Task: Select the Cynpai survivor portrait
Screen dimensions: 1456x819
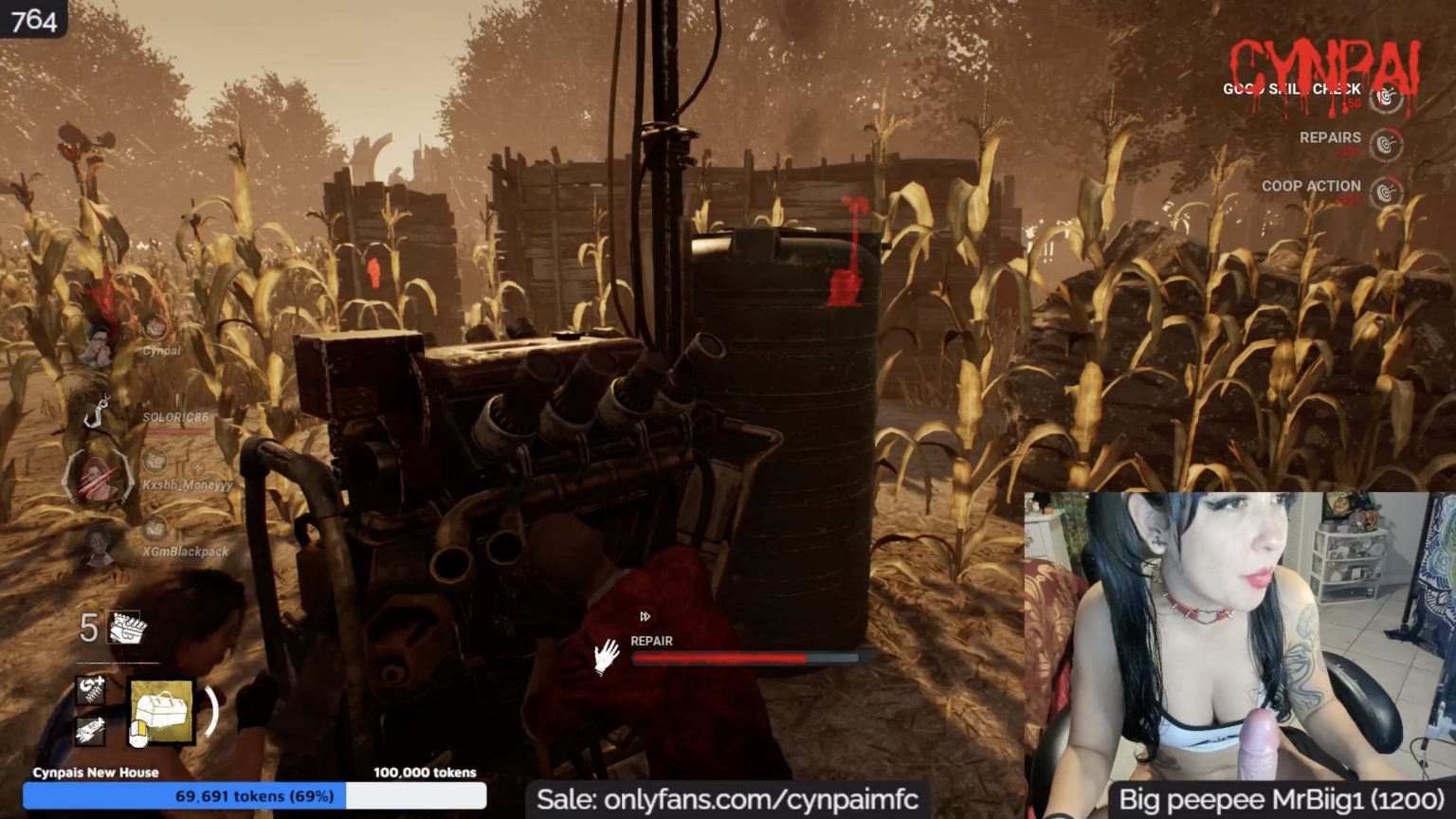Action: pos(97,346)
